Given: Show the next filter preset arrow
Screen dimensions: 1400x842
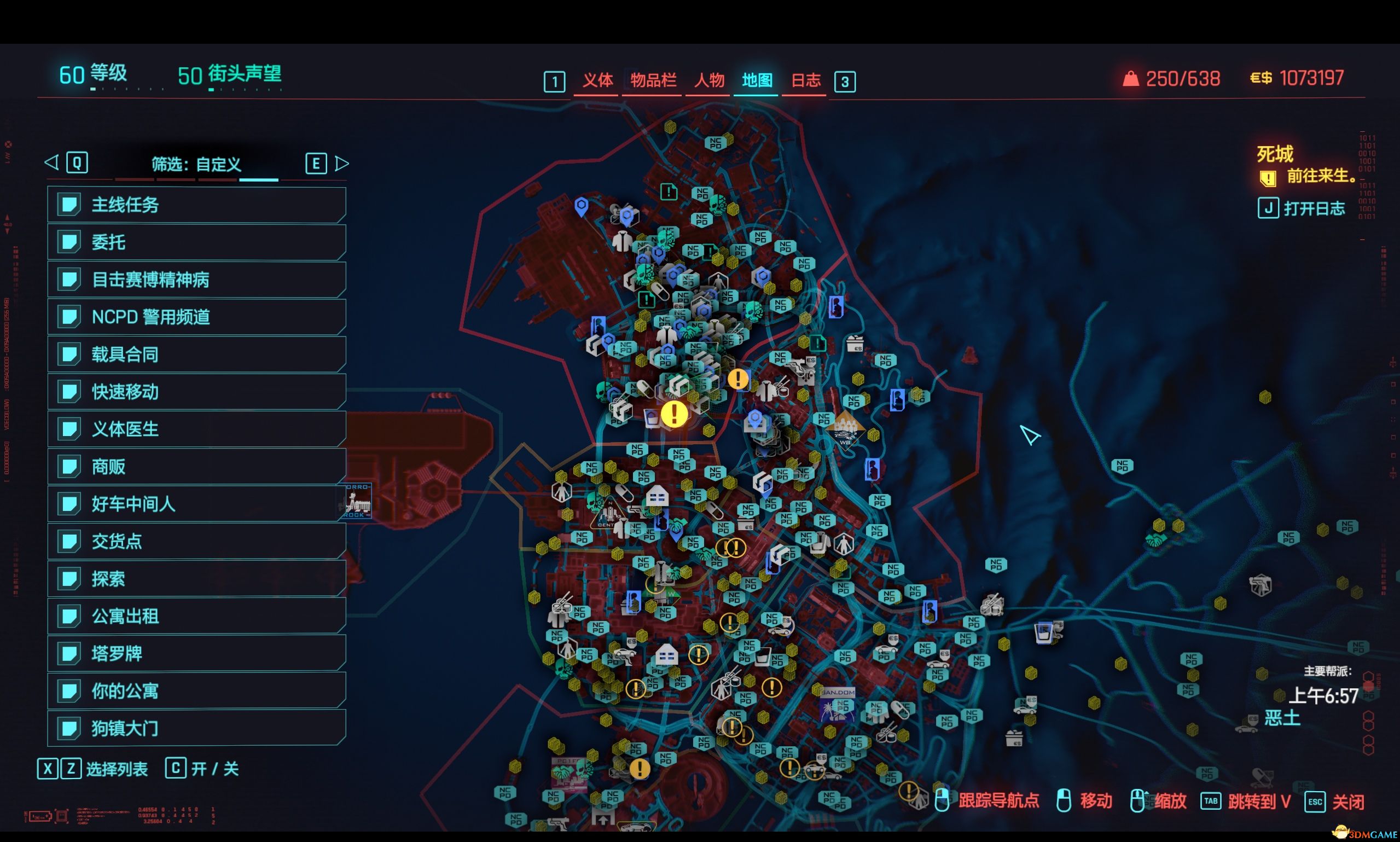Looking at the screenshot, I should [341, 164].
